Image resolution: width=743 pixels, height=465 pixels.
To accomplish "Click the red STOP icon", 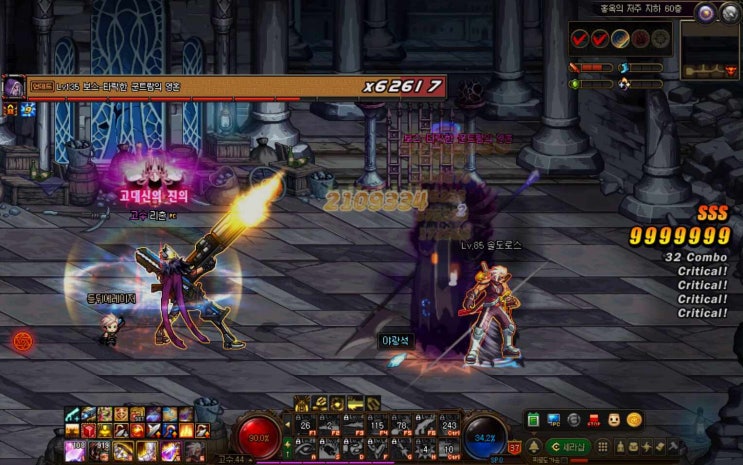I will coord(594,420).
